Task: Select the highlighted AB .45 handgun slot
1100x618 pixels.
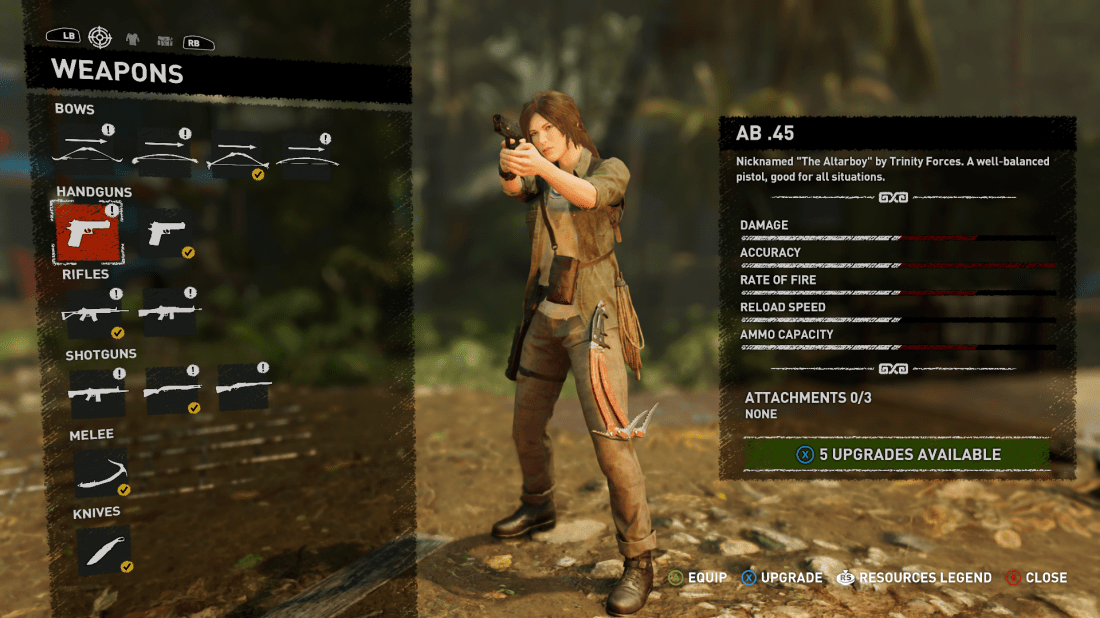Action: pos(87,232)
